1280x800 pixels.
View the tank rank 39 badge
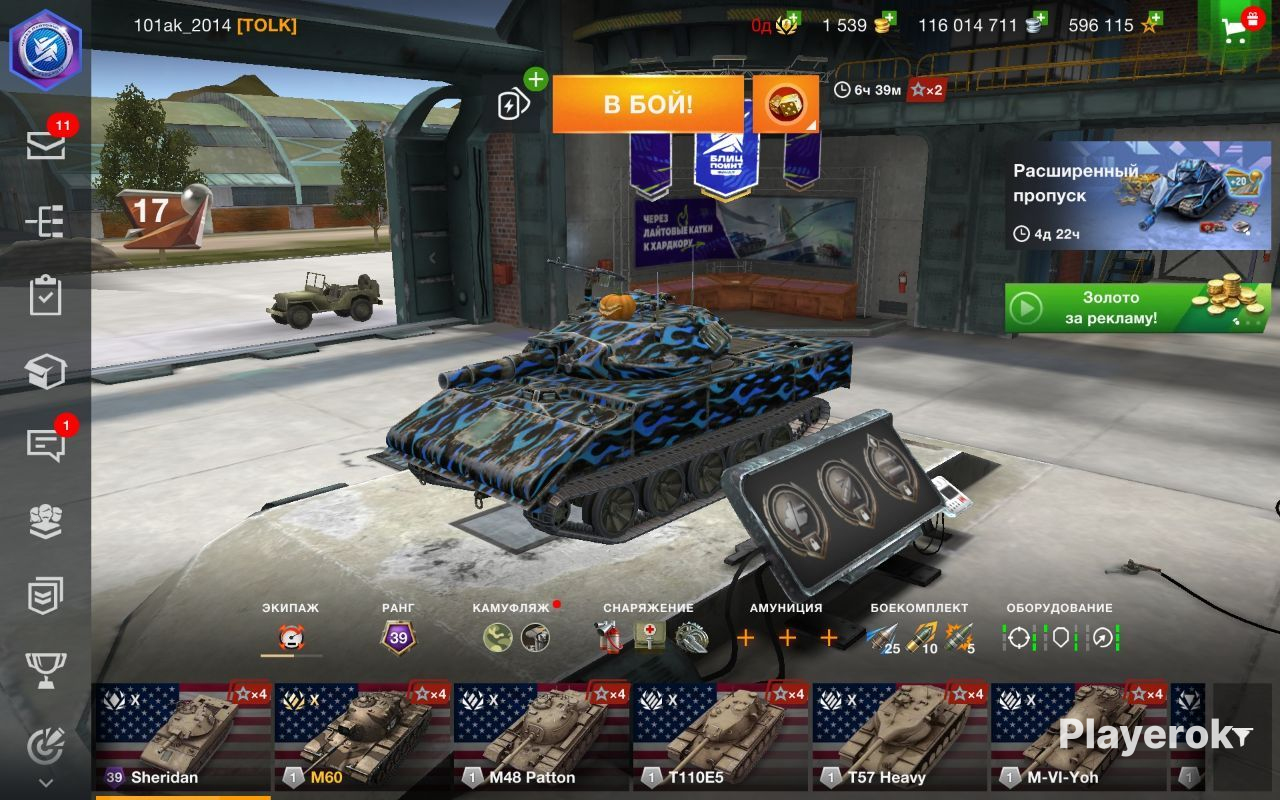398,637
